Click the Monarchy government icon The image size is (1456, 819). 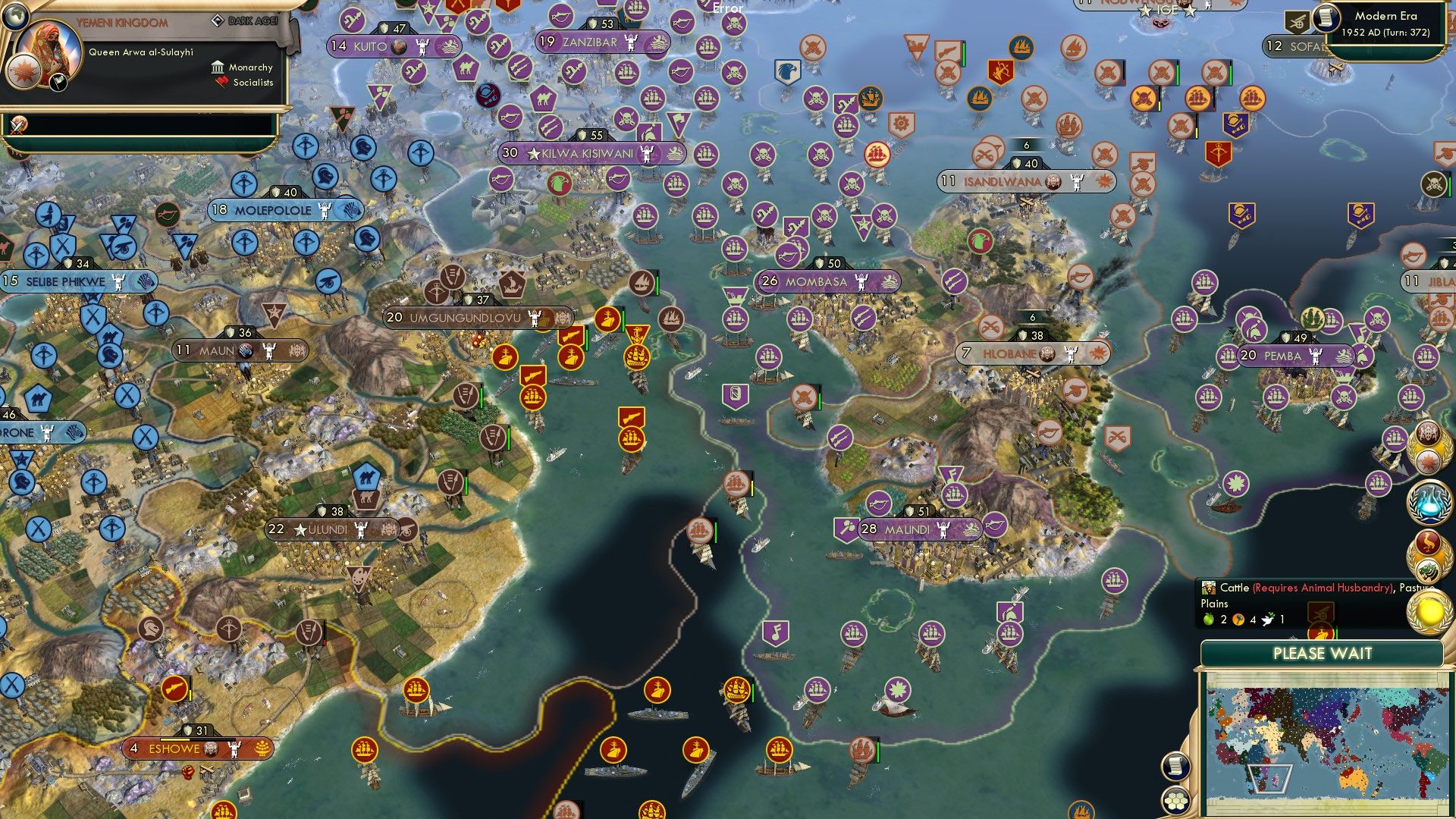click(218, 67)
